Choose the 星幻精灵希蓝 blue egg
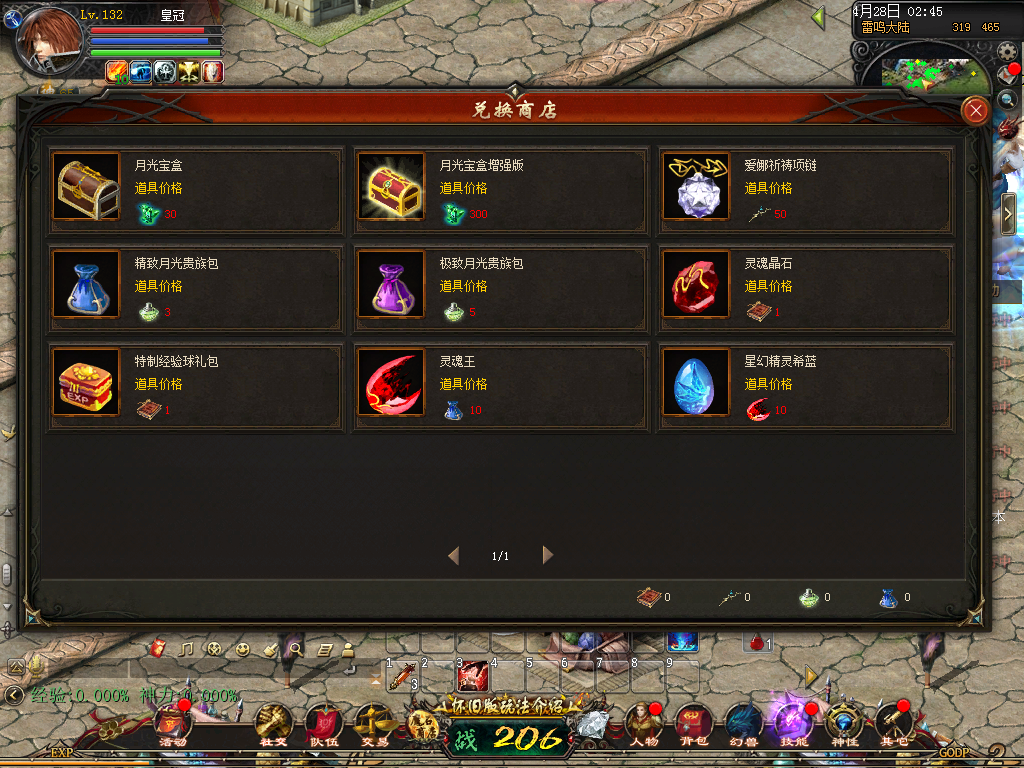 [x=696, y=383]
